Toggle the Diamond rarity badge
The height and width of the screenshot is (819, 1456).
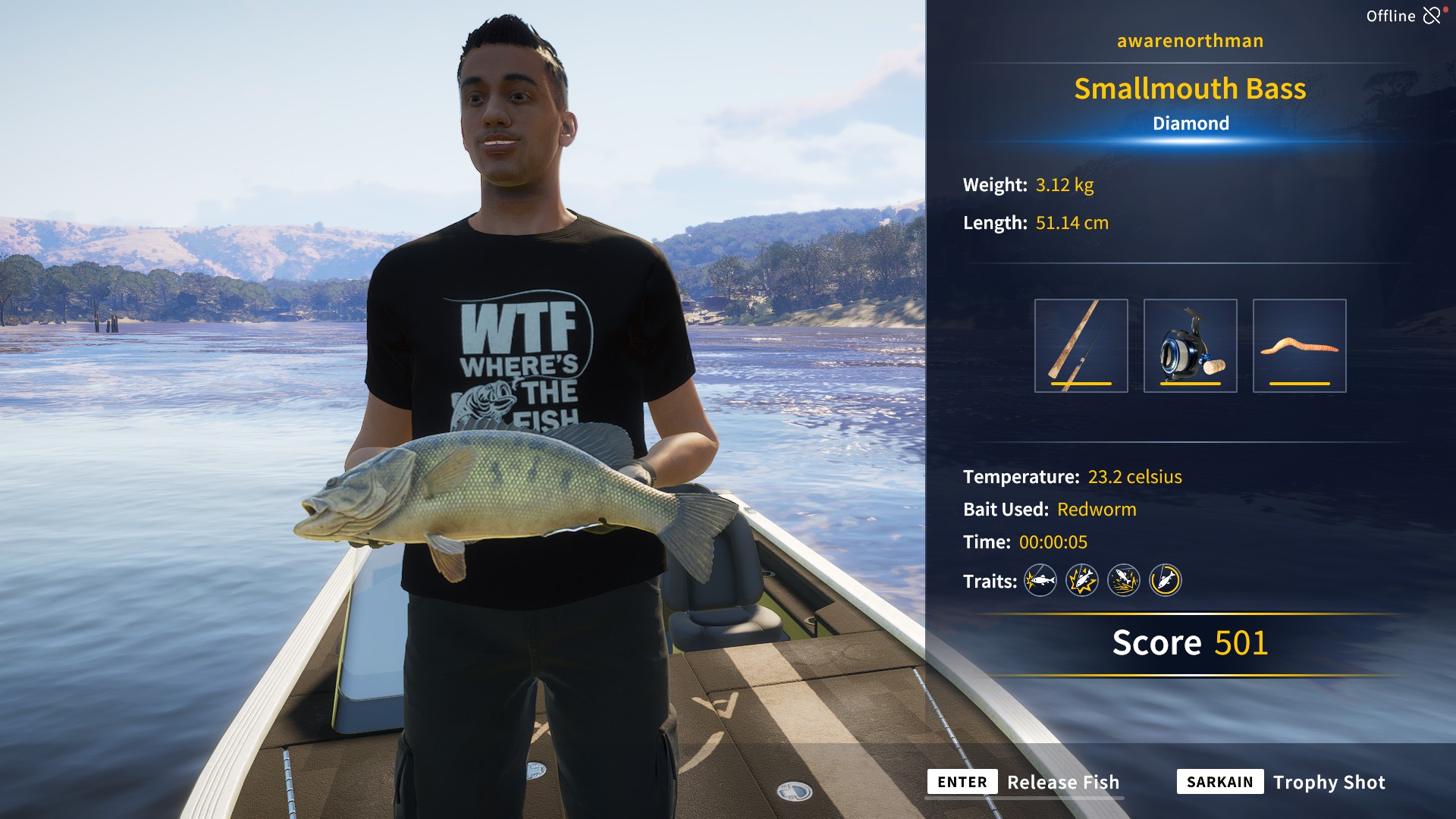(x=1191, y=124)
